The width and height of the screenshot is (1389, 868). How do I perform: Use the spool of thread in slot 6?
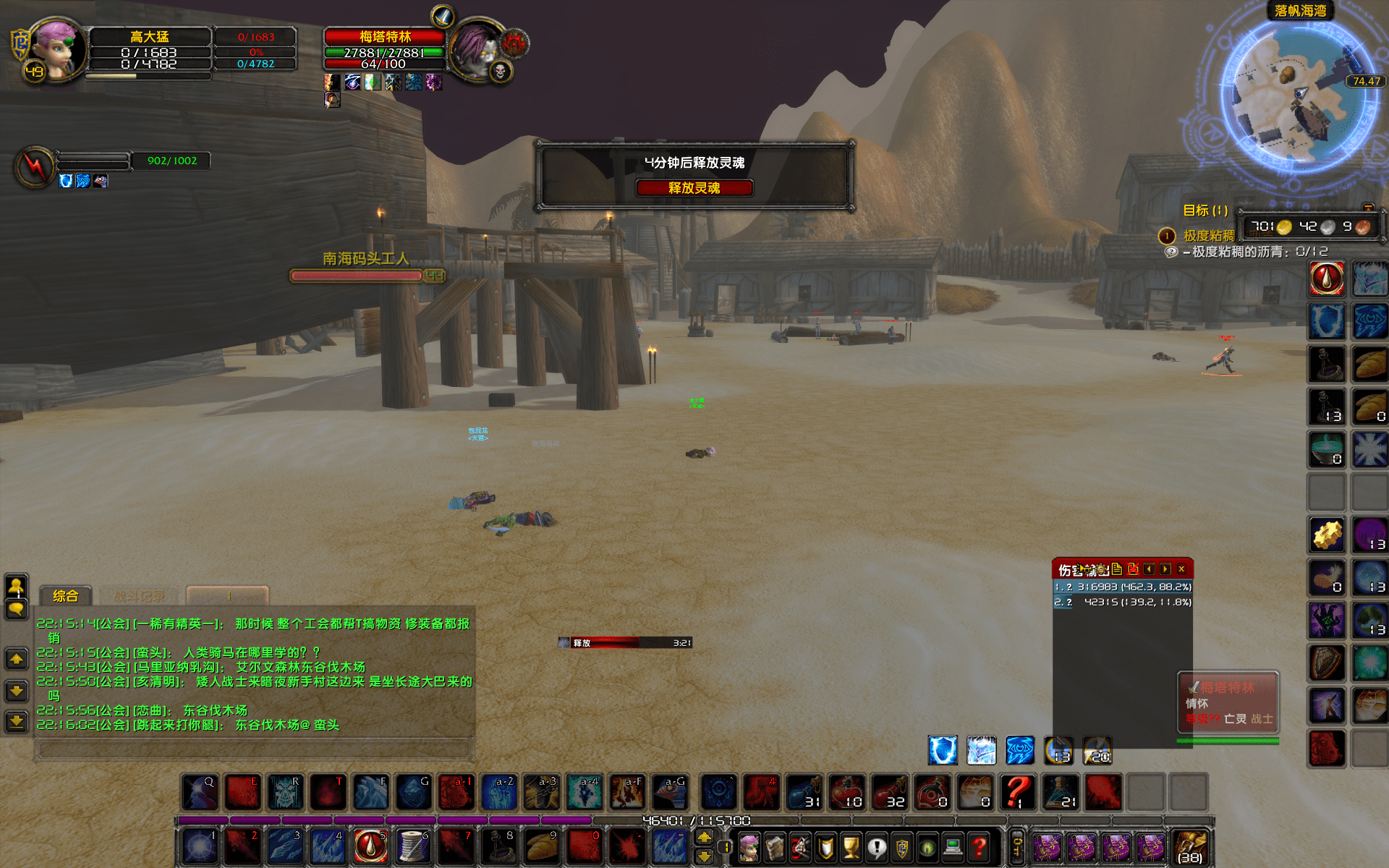pos(412,846)
